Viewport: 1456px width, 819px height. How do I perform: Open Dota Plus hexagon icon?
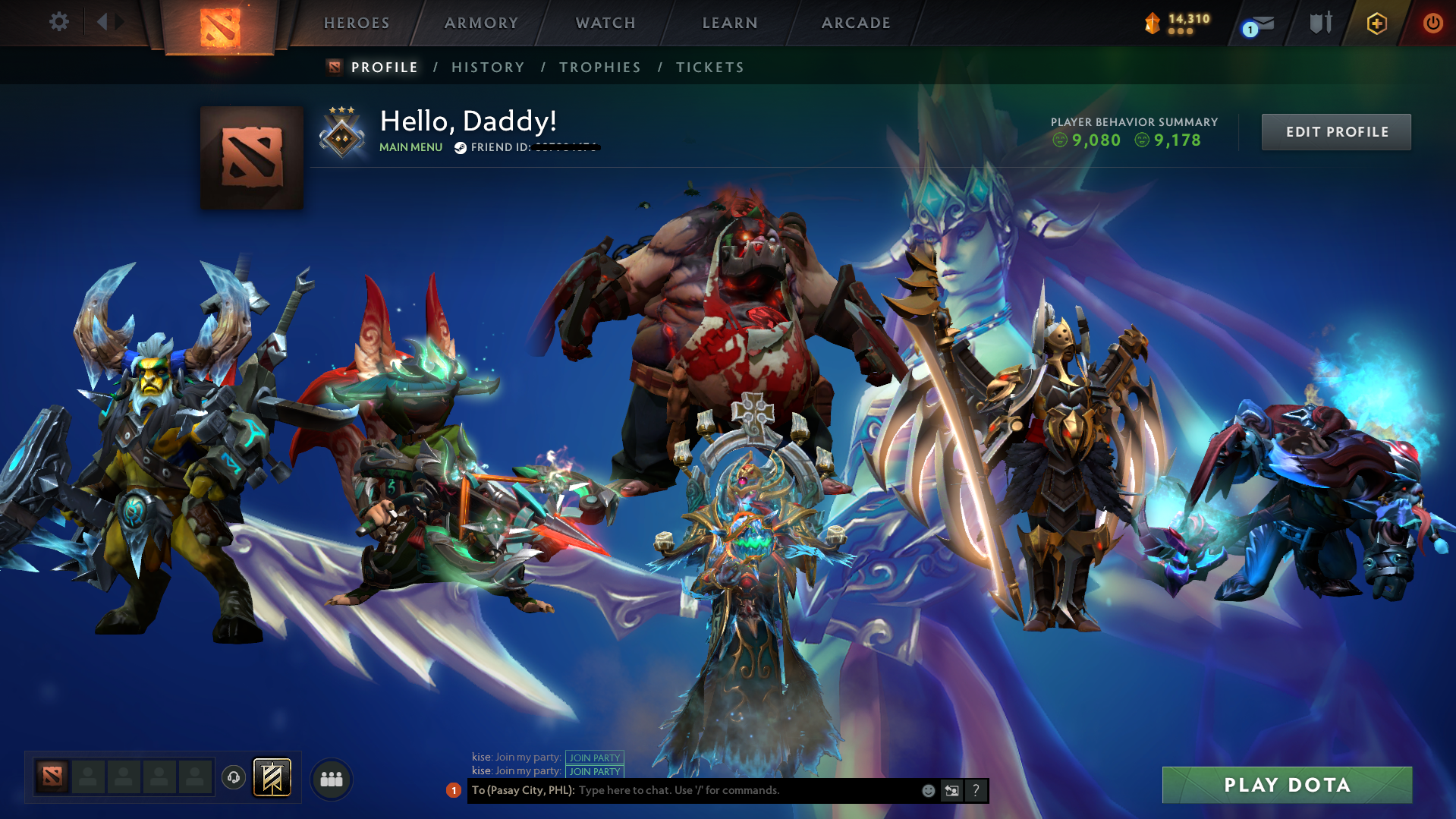click(1376, 24)
